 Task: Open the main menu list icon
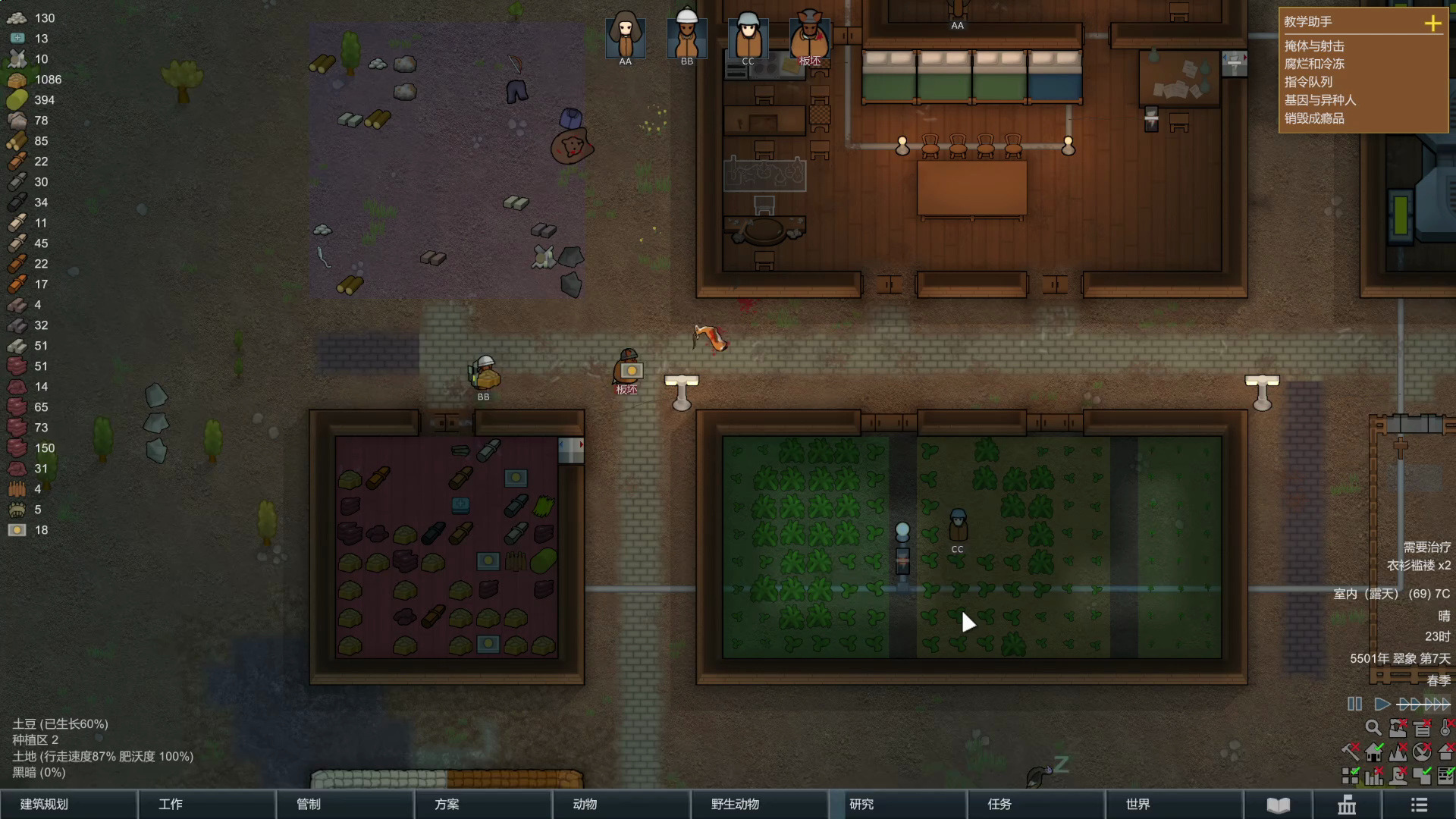click(x=1419, y=805)
